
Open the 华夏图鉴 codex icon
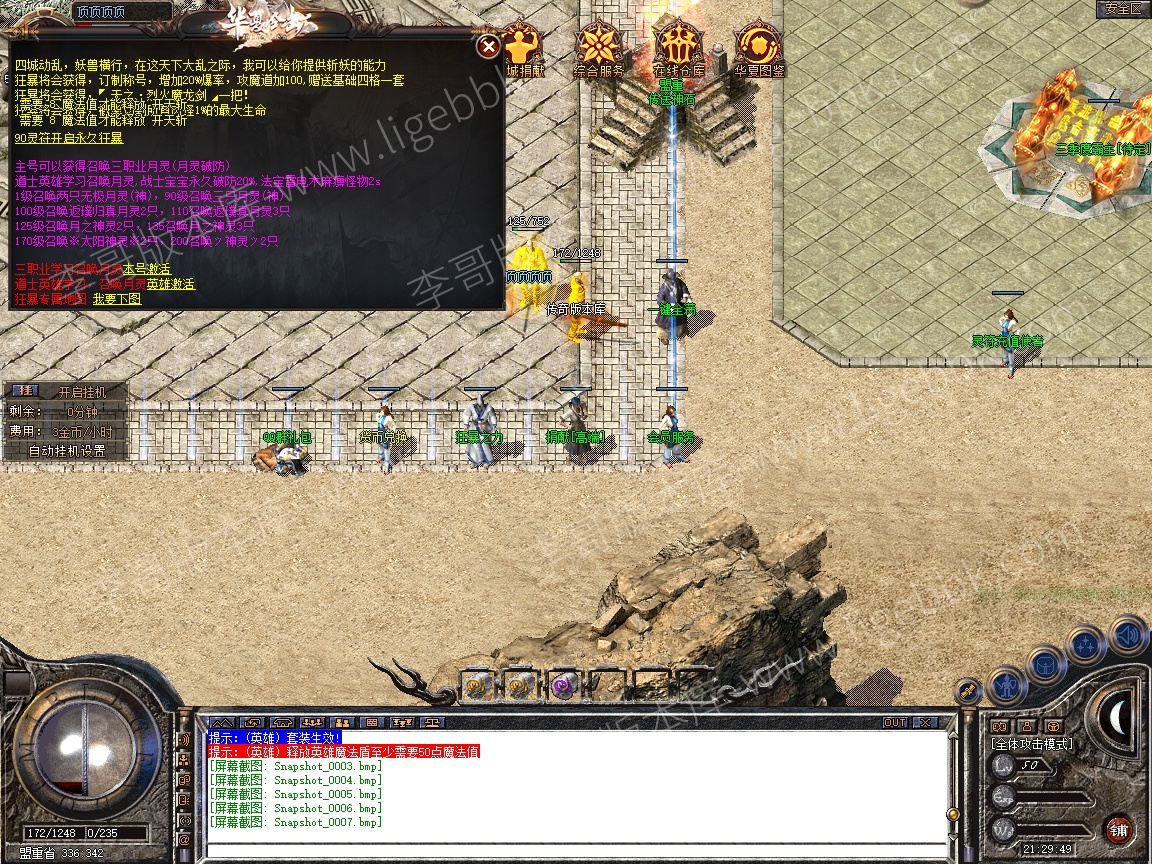coord(760,48)
